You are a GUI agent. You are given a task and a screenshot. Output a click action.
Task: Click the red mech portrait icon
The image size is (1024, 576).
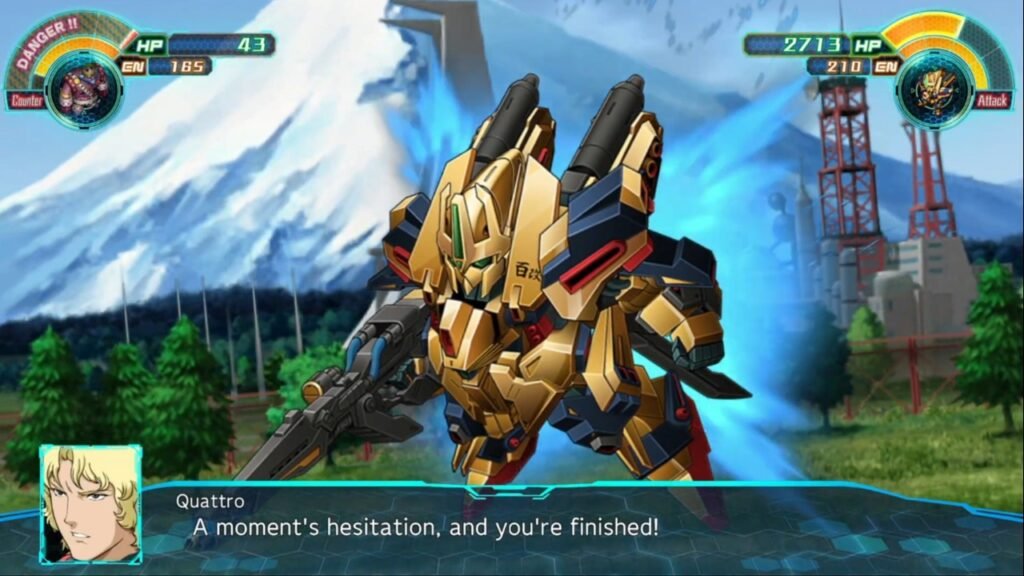click(x=84, y=90)
